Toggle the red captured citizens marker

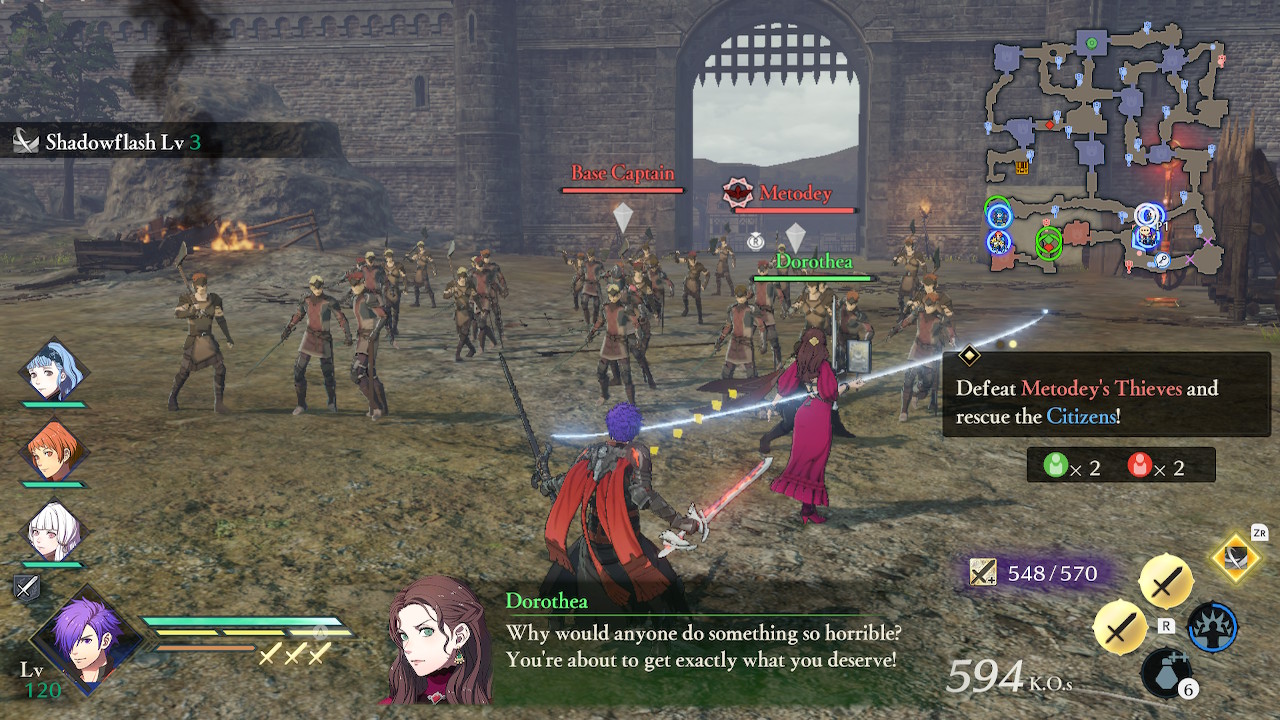1141,464
